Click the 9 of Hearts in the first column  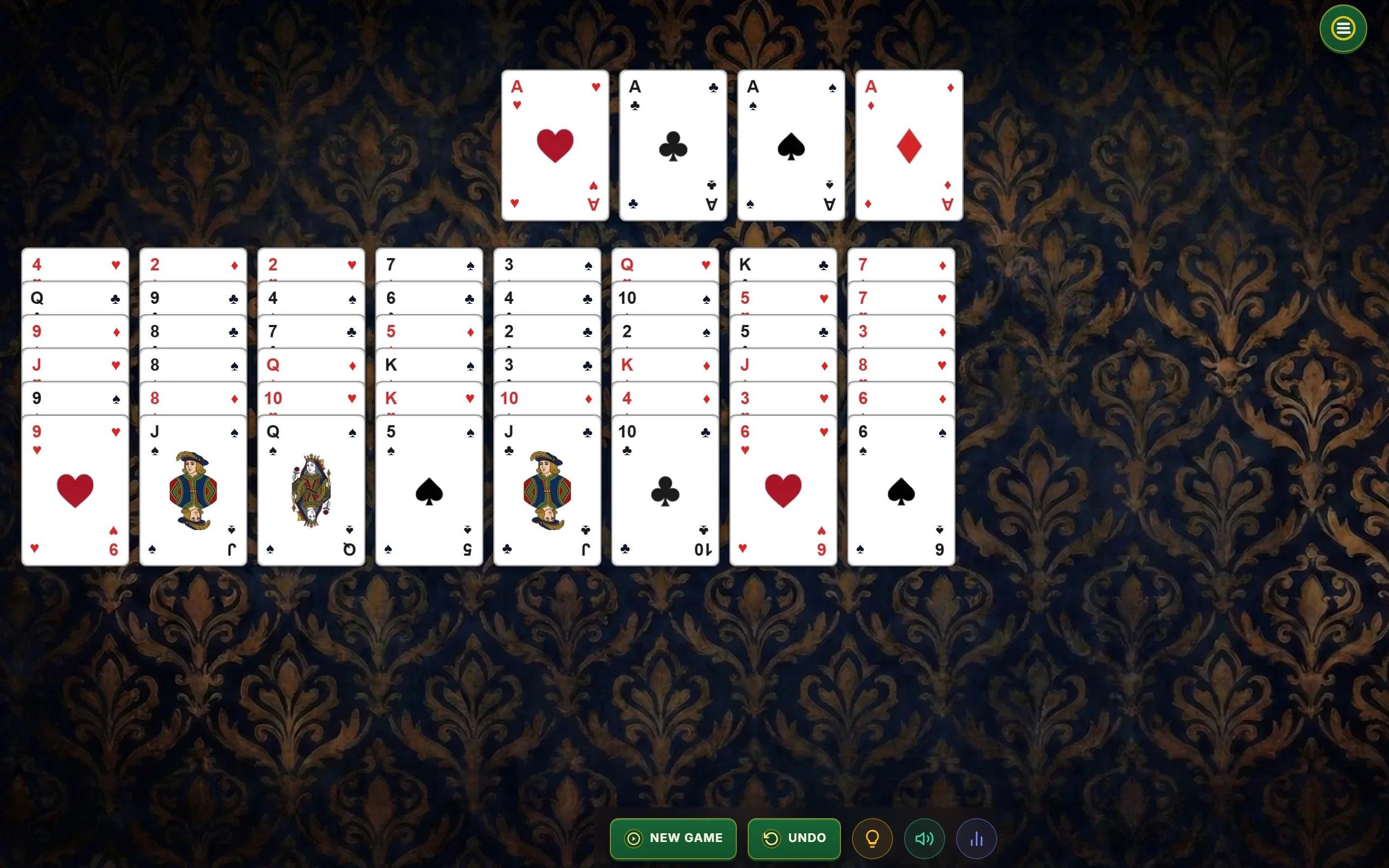75,491
